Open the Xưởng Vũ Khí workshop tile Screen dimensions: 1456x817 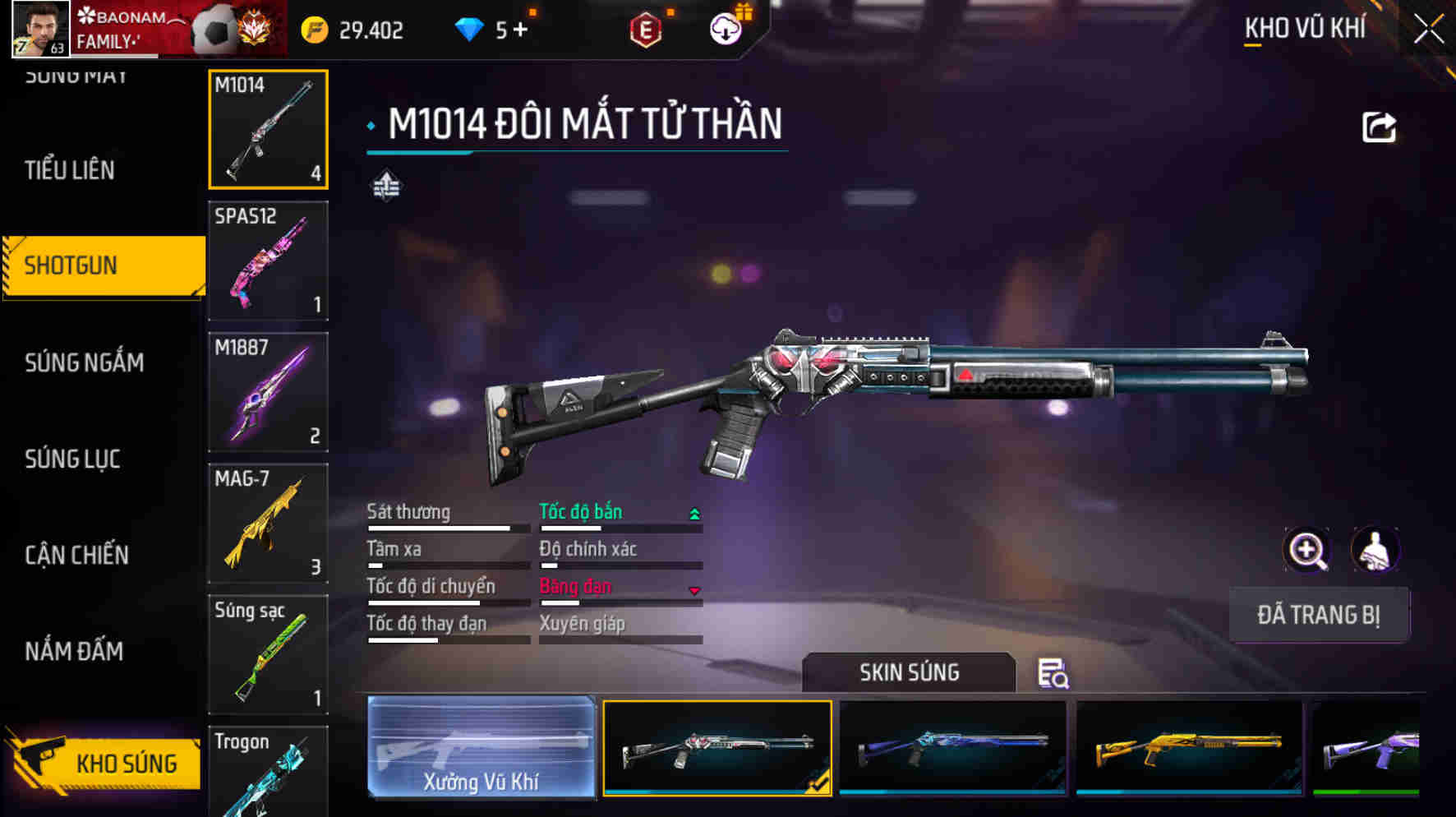[x=481, y=747]
